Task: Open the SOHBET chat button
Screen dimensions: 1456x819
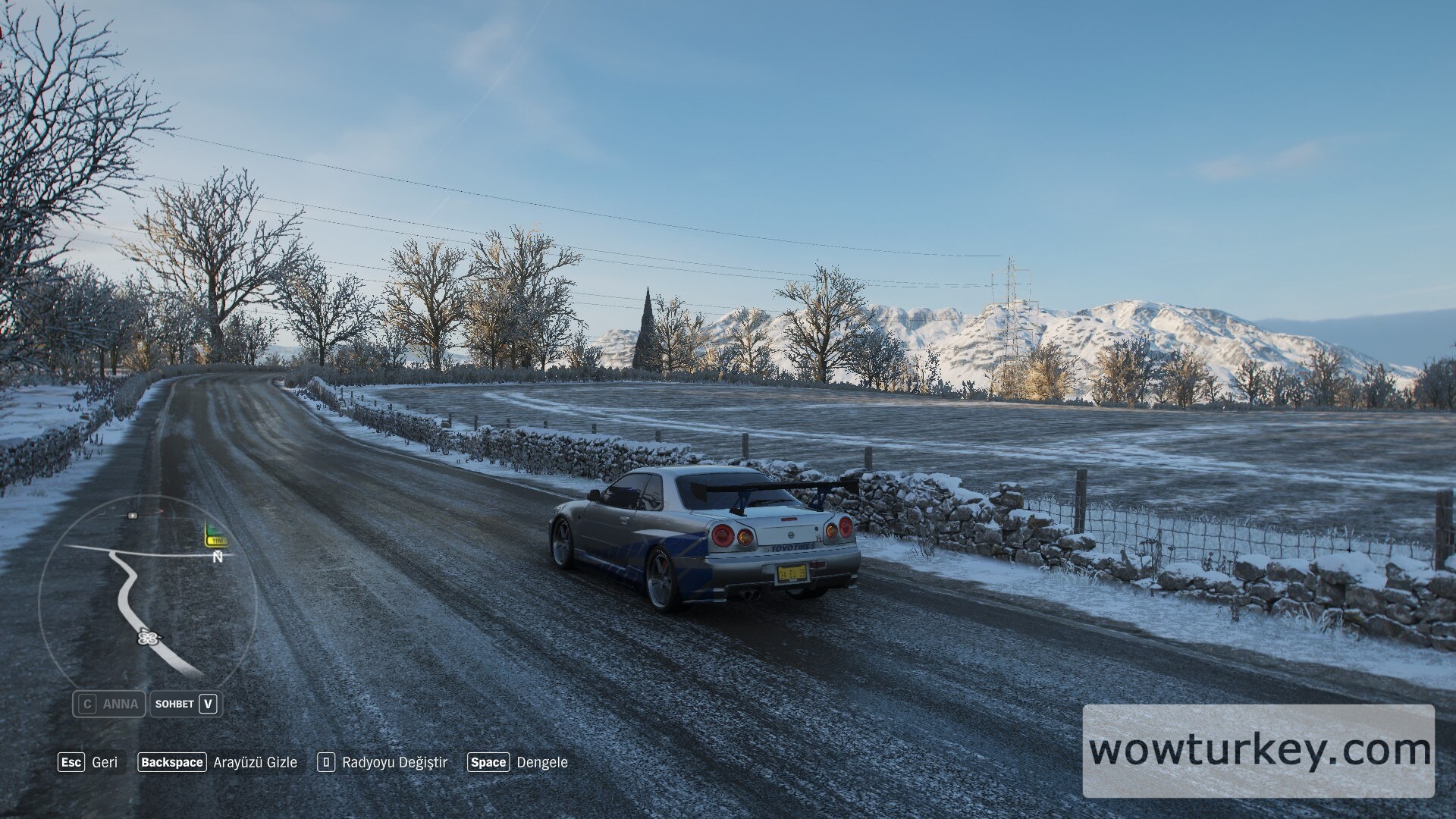Action: coord(186,704)
